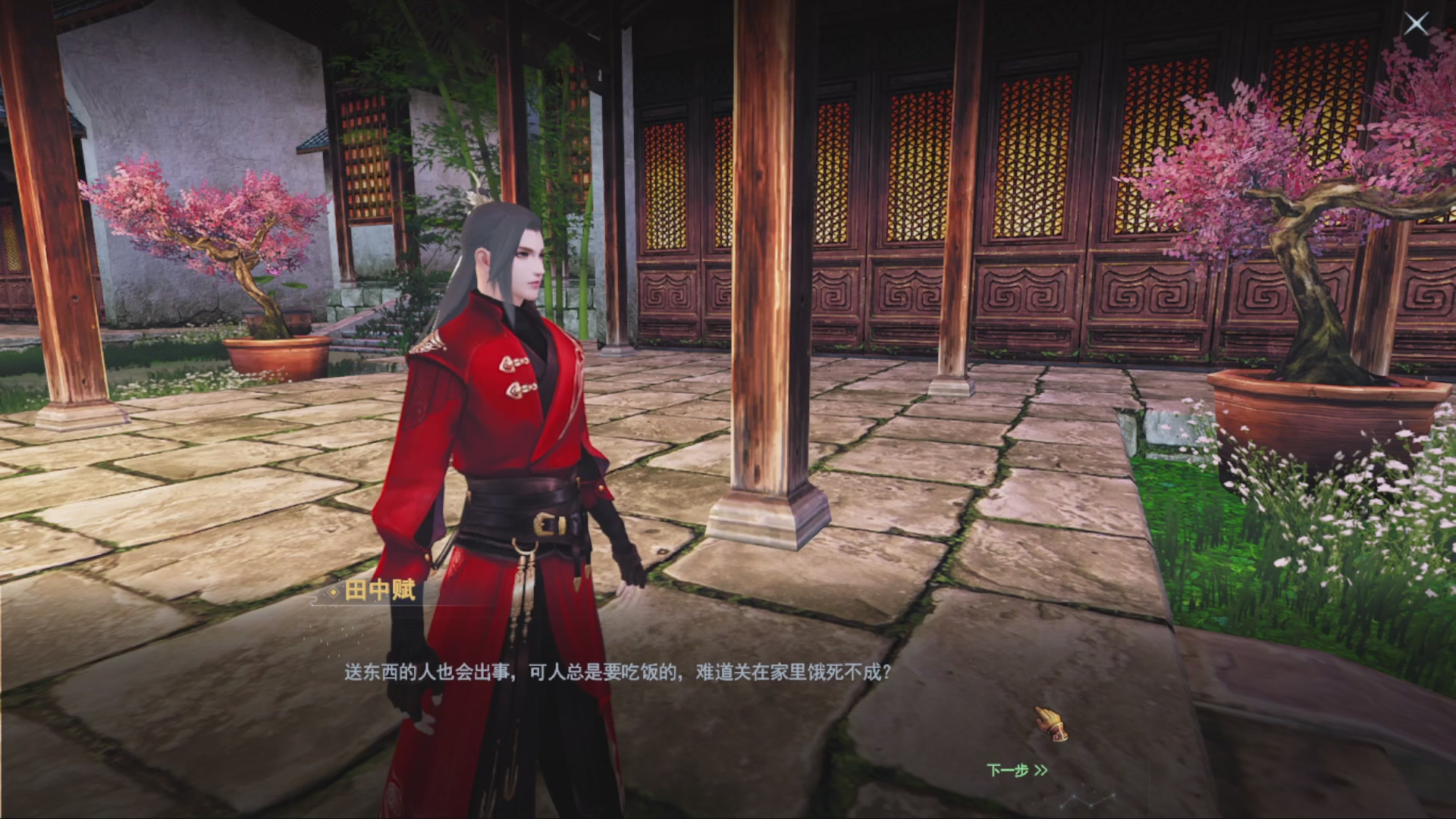Expand the dialogue using the chevron arrows
Image resolution: width=1456 pixels, height=819 pixels.
[1040, 769]
